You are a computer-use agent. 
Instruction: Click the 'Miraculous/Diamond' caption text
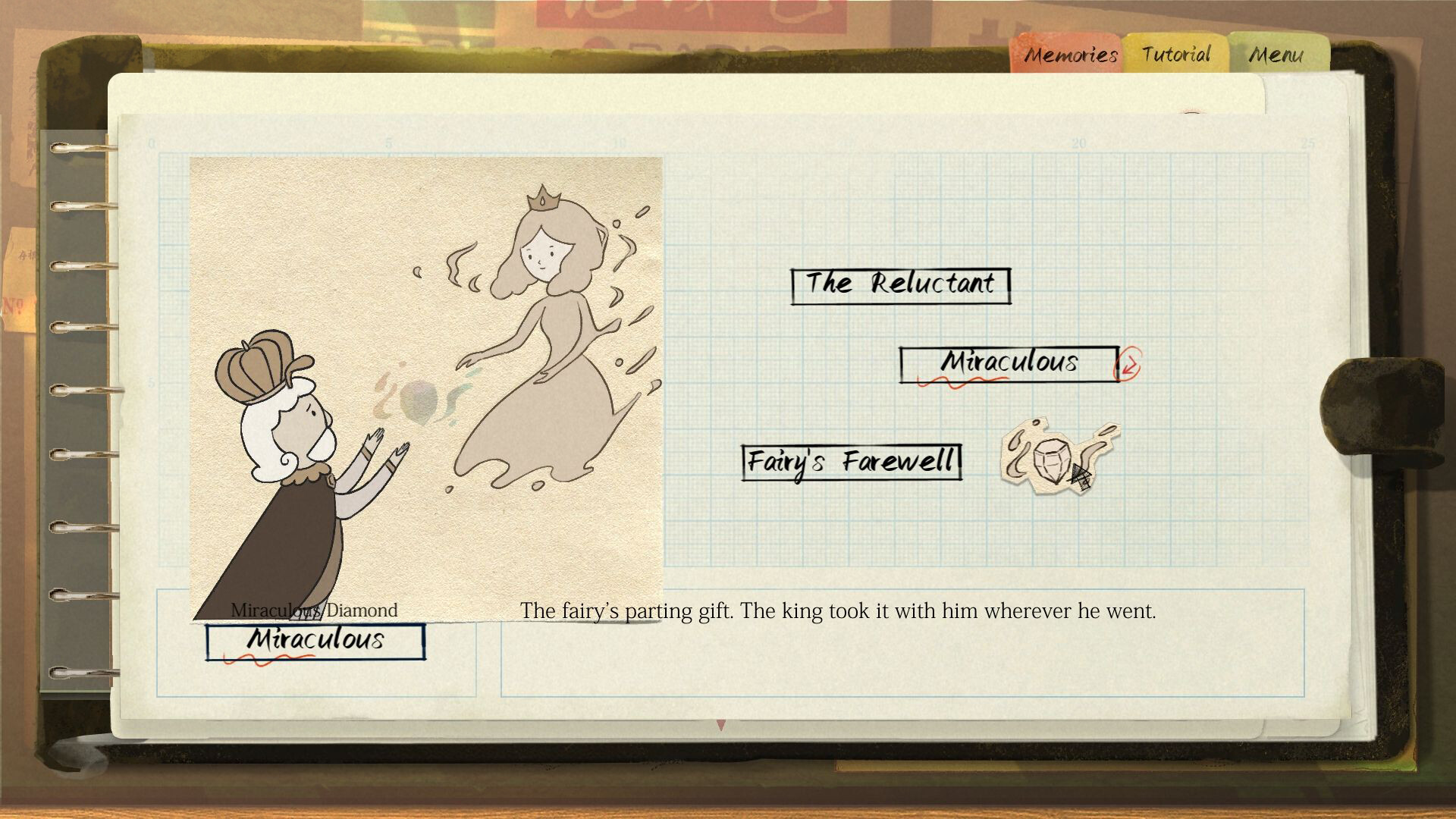[x=314, y=607]
